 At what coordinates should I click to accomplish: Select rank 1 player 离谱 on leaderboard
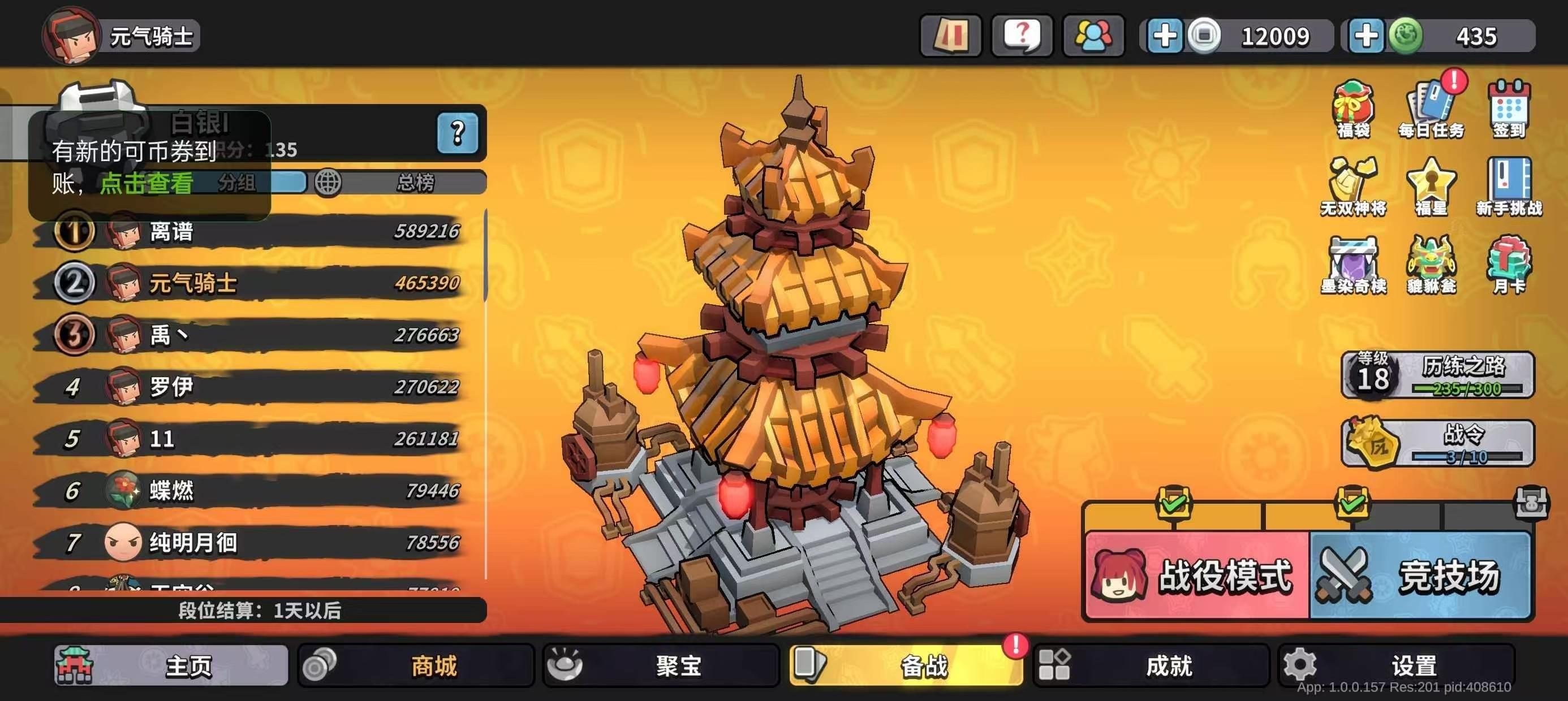point(170,231)
